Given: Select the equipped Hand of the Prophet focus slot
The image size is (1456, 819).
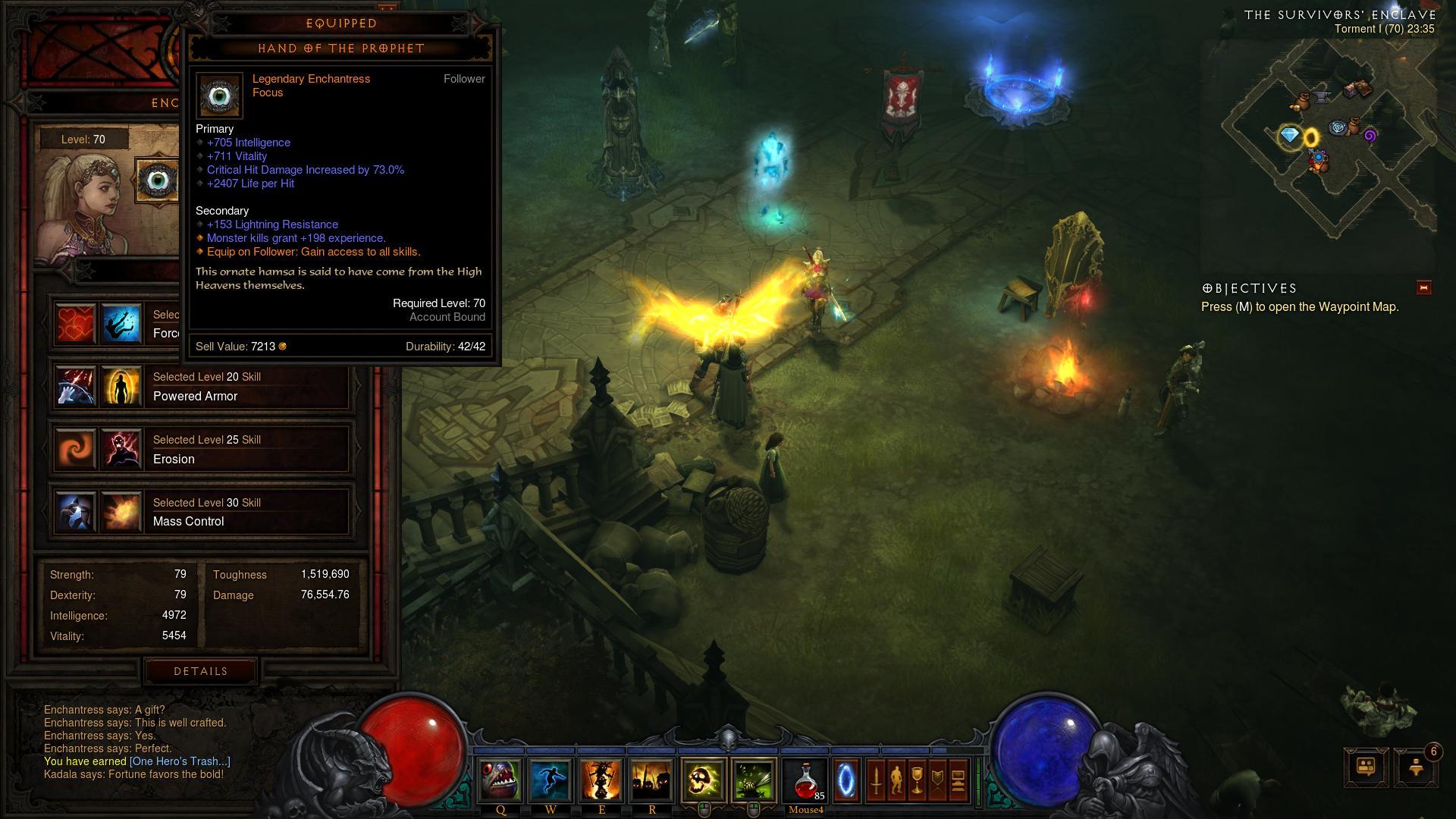Looking at the screenshot, I should pyautogui.click(x=156, y=180).
